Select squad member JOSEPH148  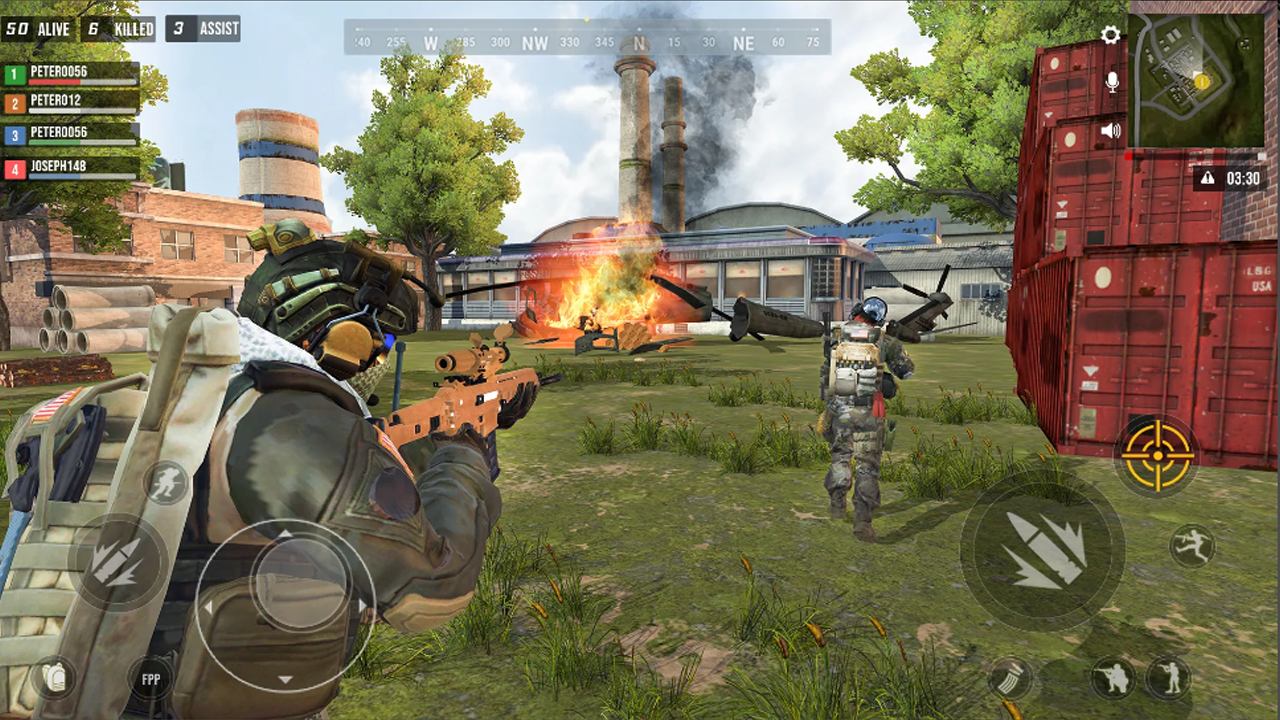[x=72, y=169]
